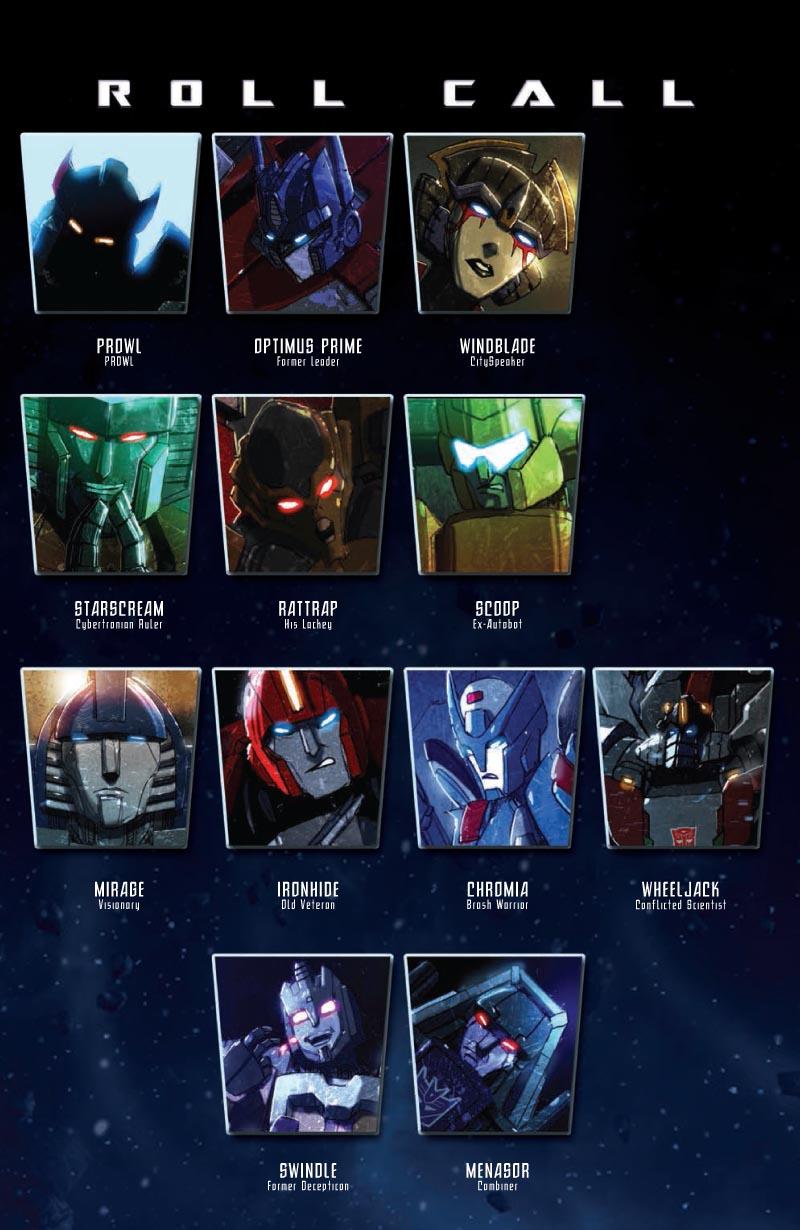Select the Prowl portrait
Viewport: 800px width, 1230px height.
coord(110,223)
